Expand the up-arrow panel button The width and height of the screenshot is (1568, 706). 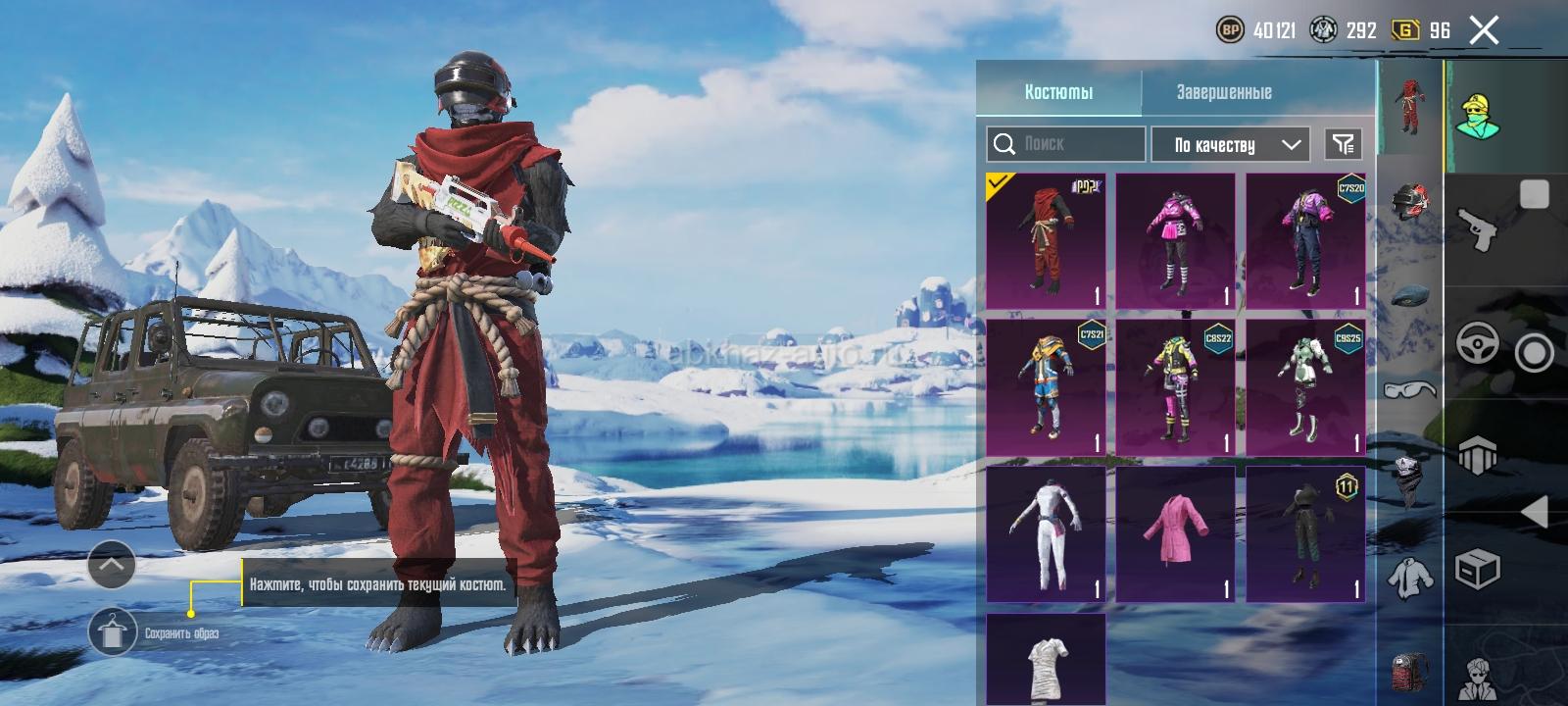pos(112,564)
